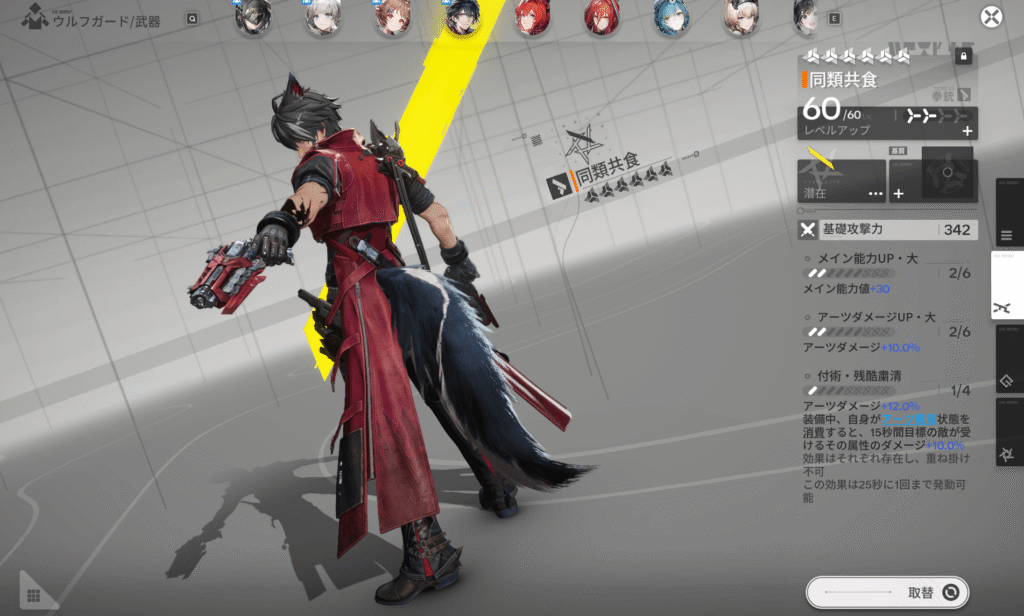Select the red-haired operator portrait
1024x616 pixels.
click(531, 18)
